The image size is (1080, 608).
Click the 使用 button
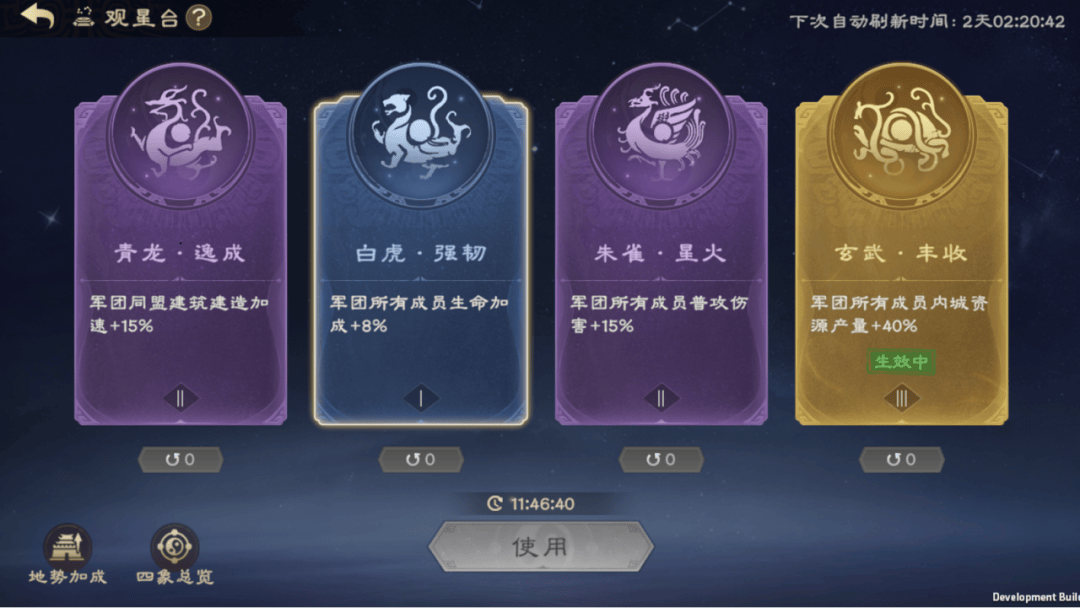540,546
